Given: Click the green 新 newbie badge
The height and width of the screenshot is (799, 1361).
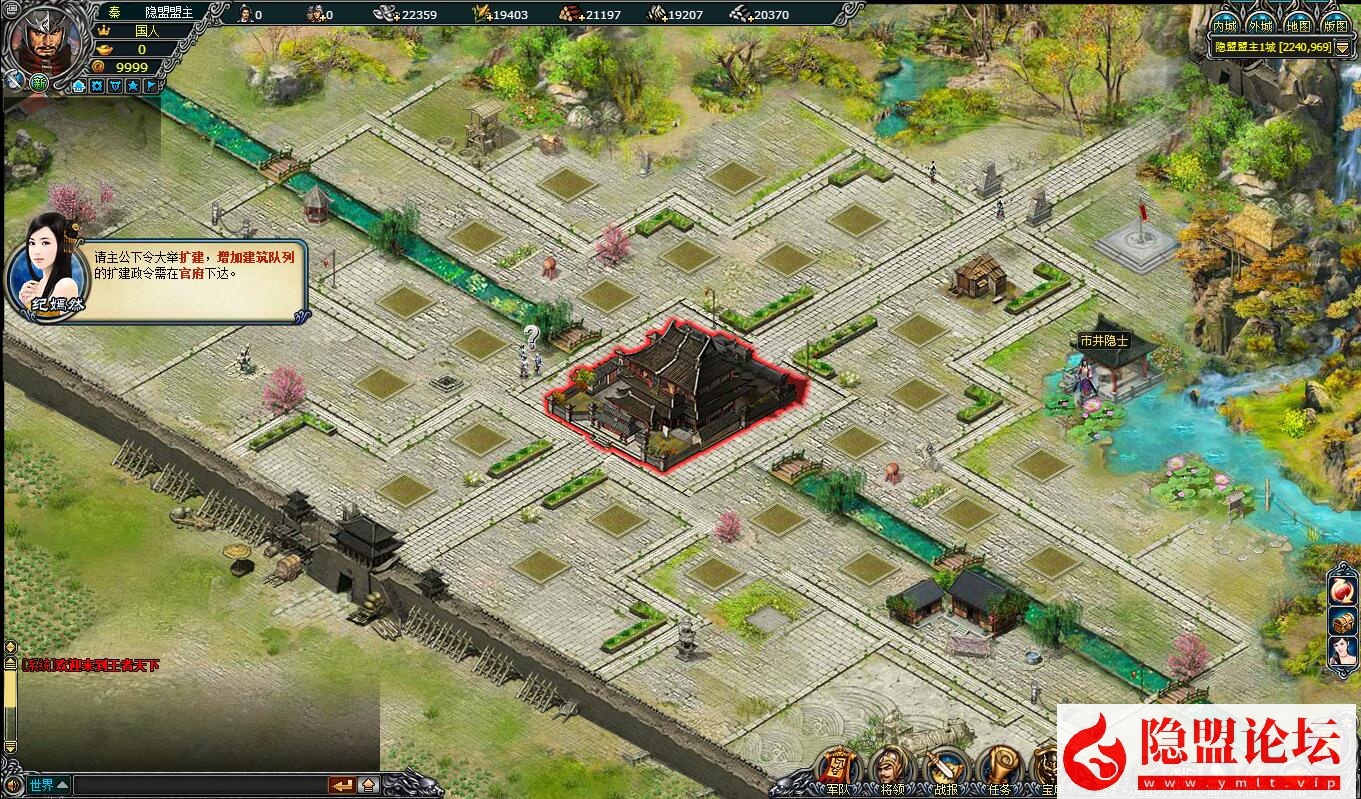Looking at the screenshot, I should (x=40, y=83).
